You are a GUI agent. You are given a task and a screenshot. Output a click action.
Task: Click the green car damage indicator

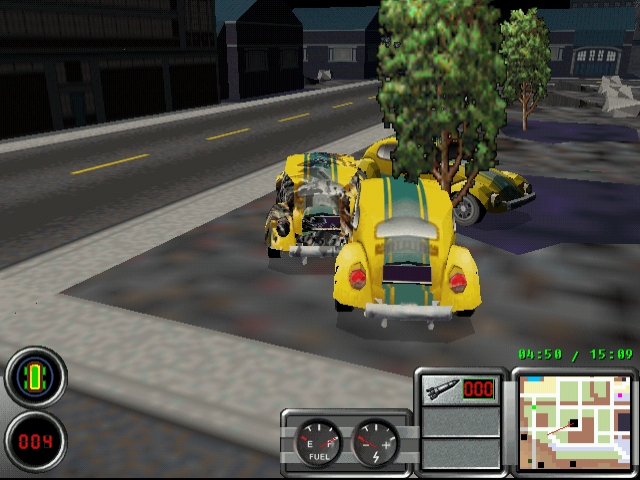tap(35, 377)
